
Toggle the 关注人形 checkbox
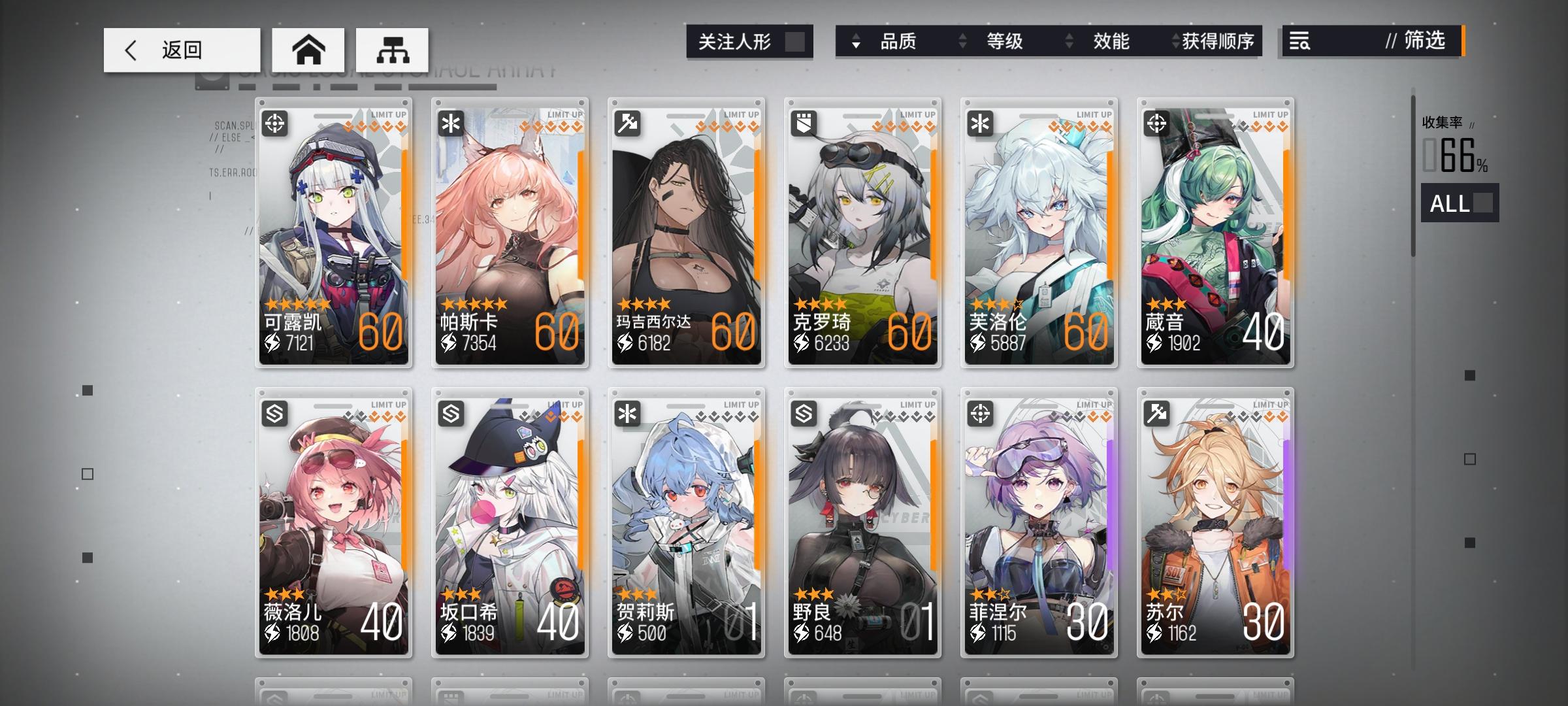coord(796,41)
